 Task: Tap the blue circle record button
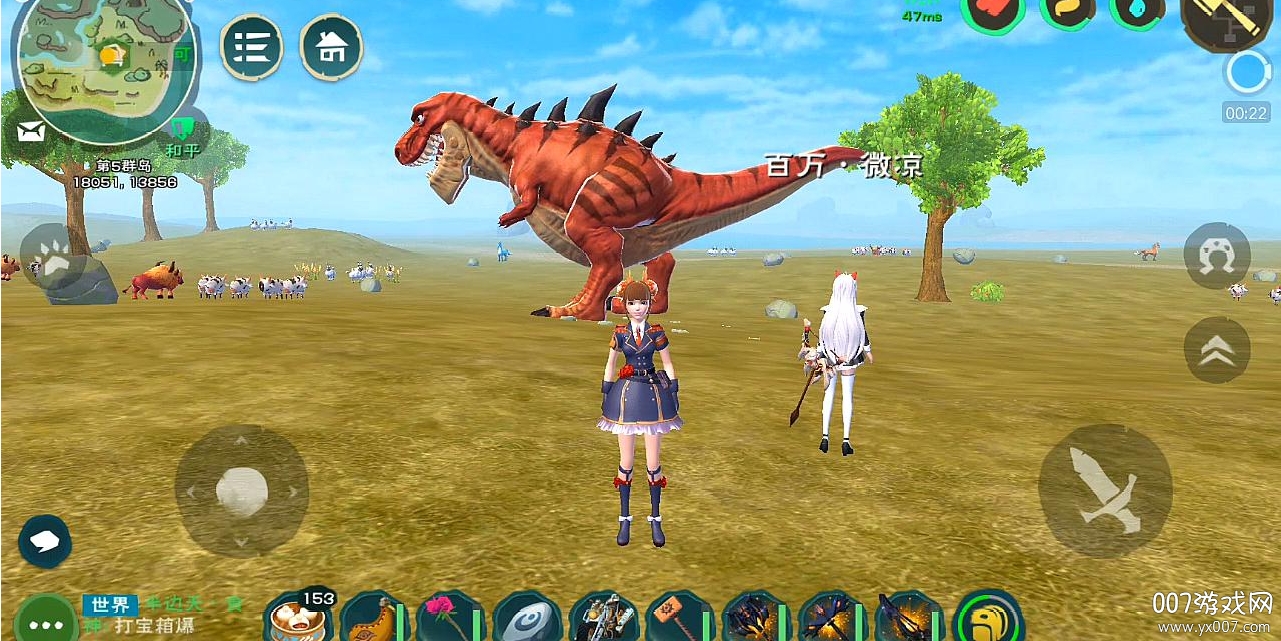tap(1246, 72)
